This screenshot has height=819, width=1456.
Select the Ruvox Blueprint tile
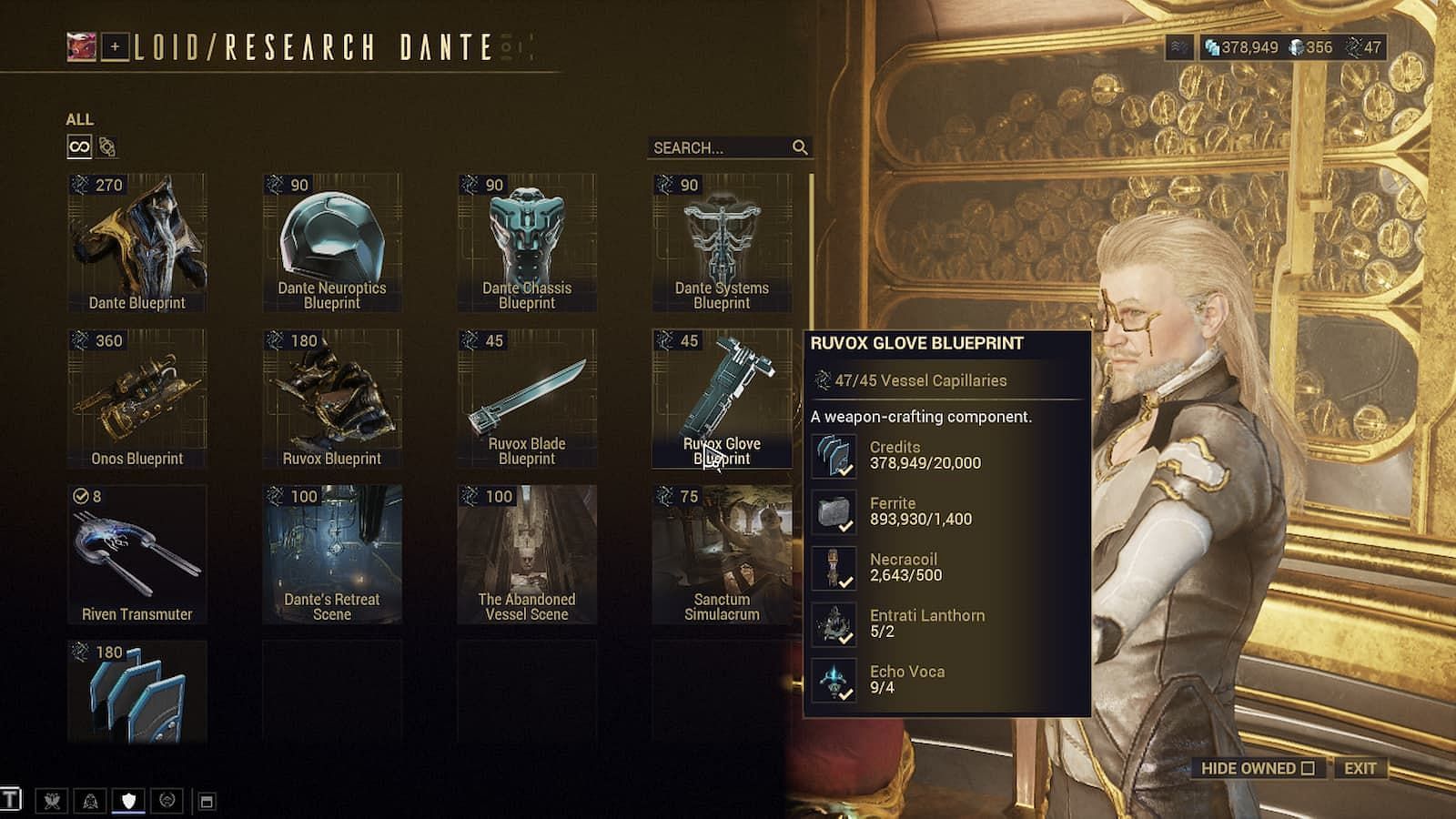332,399
